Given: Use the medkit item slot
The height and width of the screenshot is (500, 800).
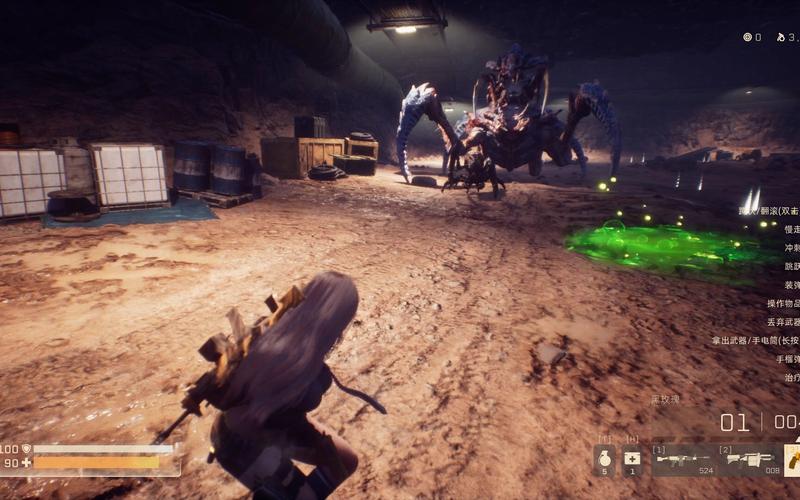Looking at the screenshot, I should pos(632,460).
